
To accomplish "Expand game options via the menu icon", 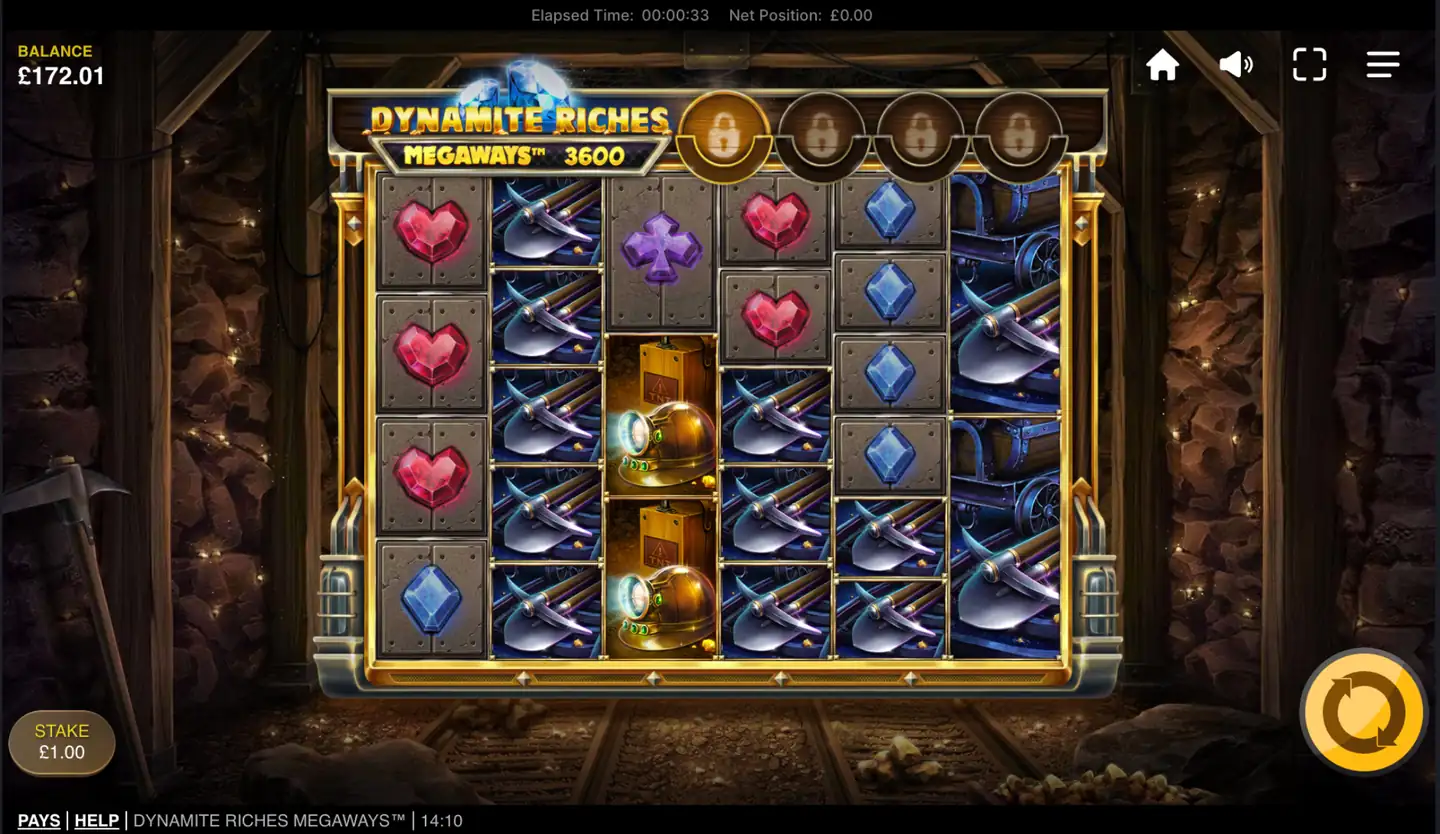I will coord(1383,64).
